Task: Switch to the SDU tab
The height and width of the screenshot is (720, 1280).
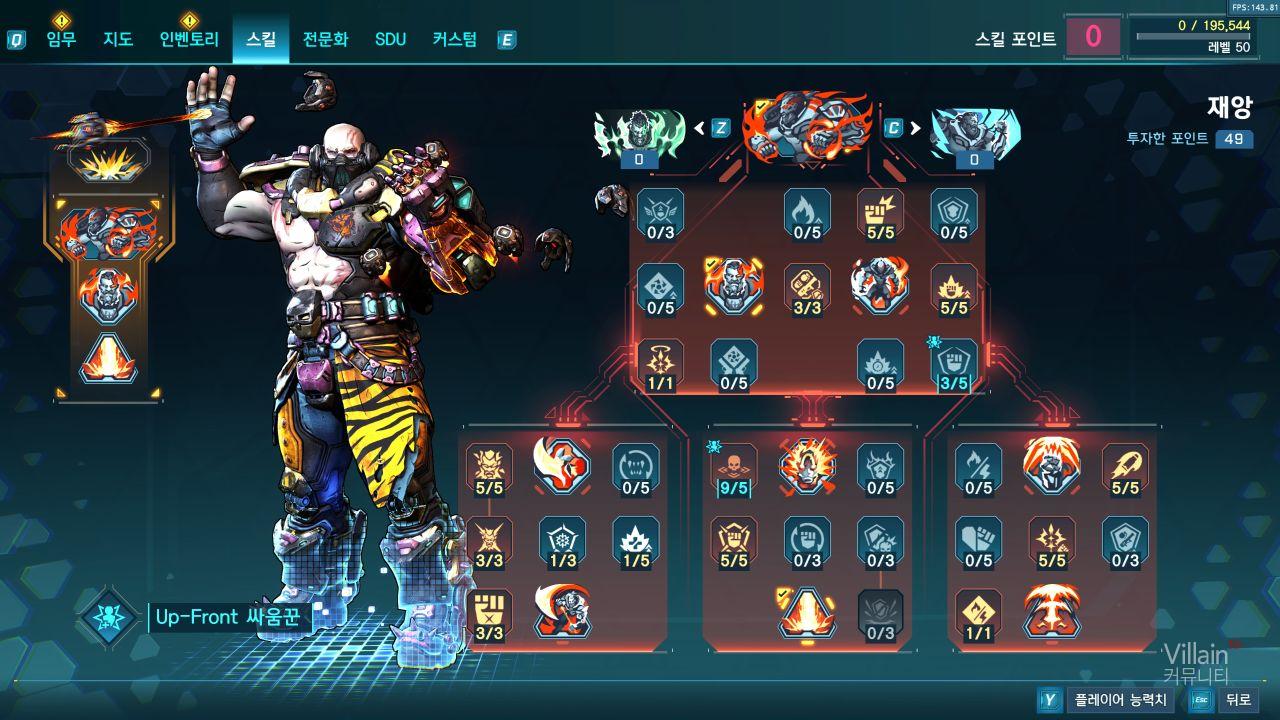Action: pos(390,40)
